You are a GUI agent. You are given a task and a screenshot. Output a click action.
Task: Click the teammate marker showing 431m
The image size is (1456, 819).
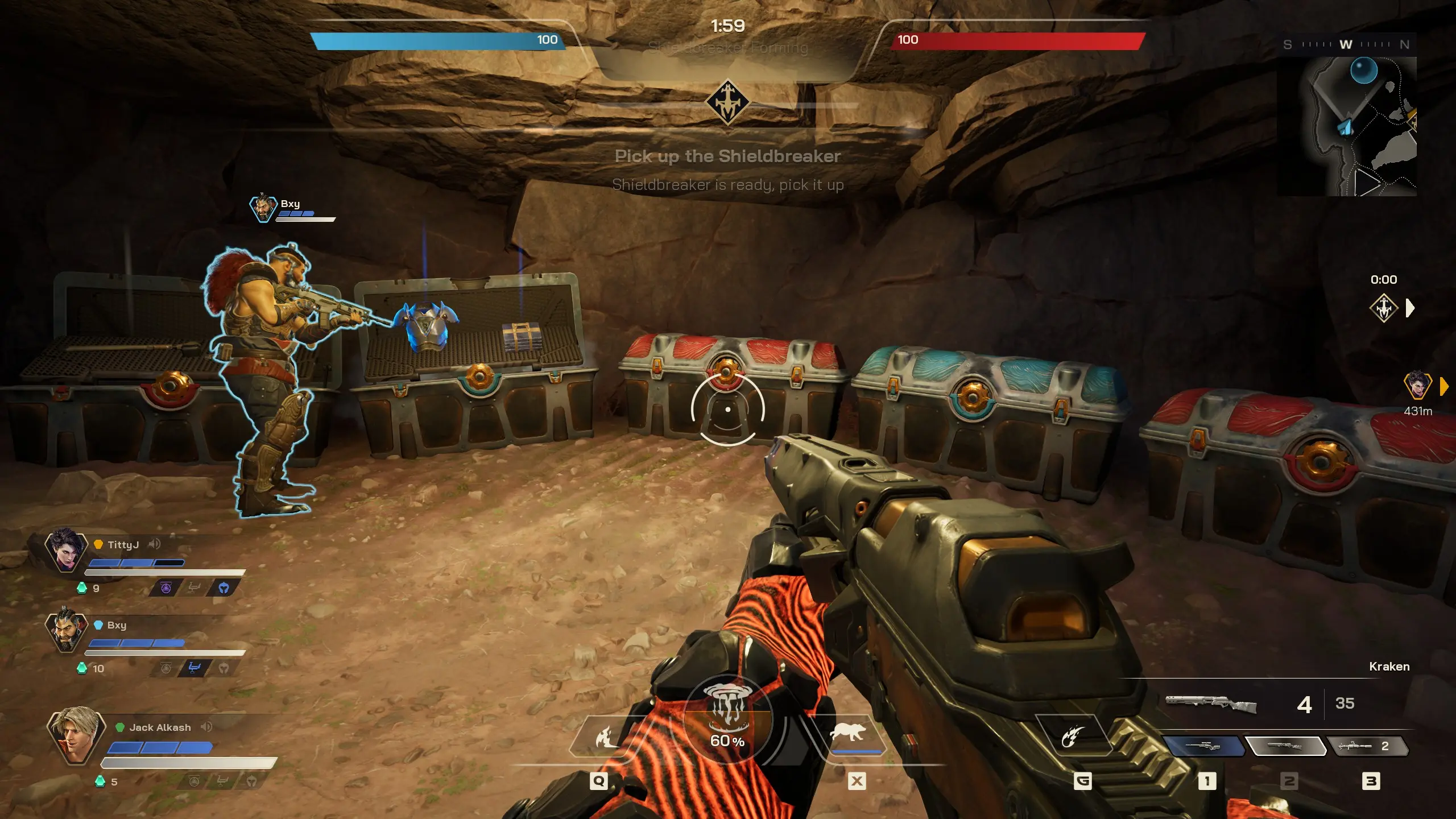[1417, 386]
